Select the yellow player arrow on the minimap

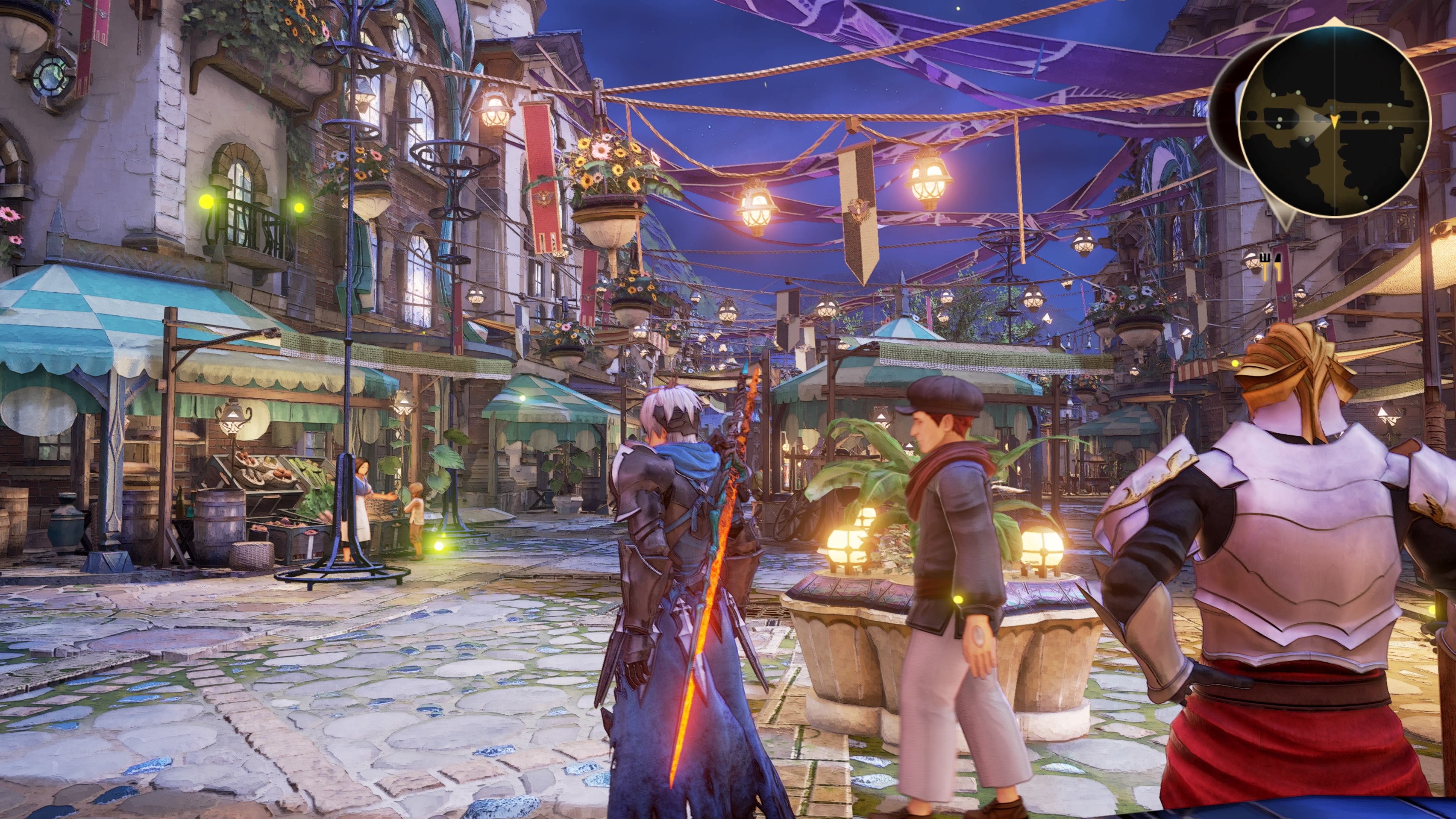pos(1335,122)
